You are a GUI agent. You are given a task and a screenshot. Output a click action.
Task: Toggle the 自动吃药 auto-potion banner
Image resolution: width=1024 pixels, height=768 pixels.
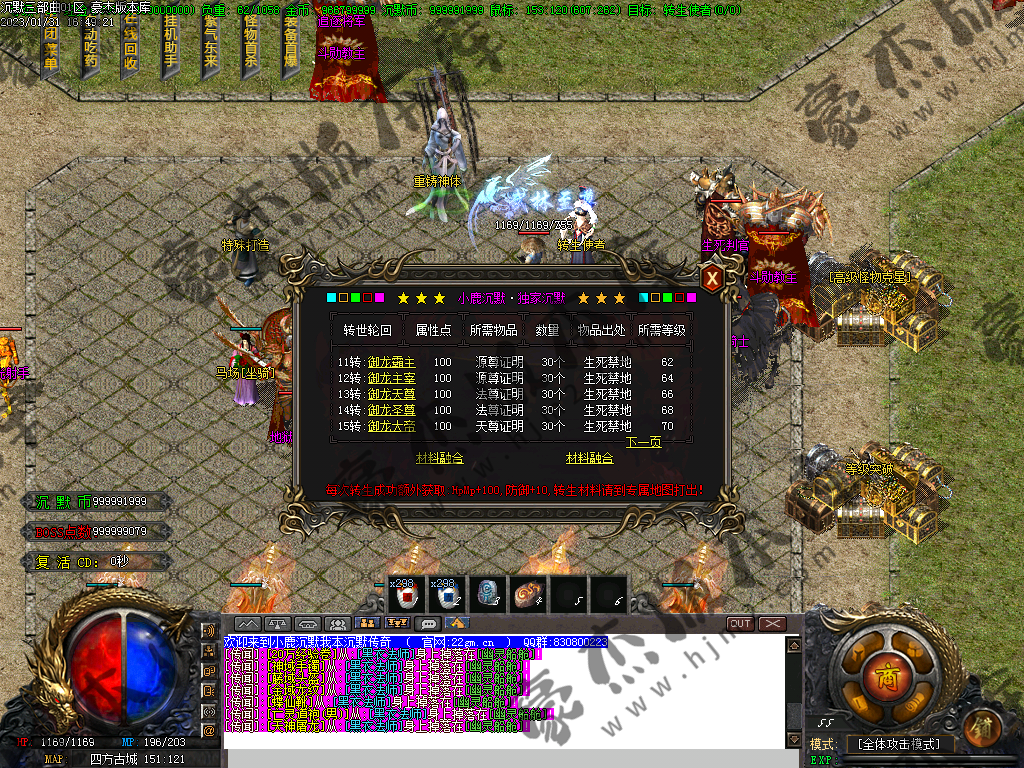point(90,45)
